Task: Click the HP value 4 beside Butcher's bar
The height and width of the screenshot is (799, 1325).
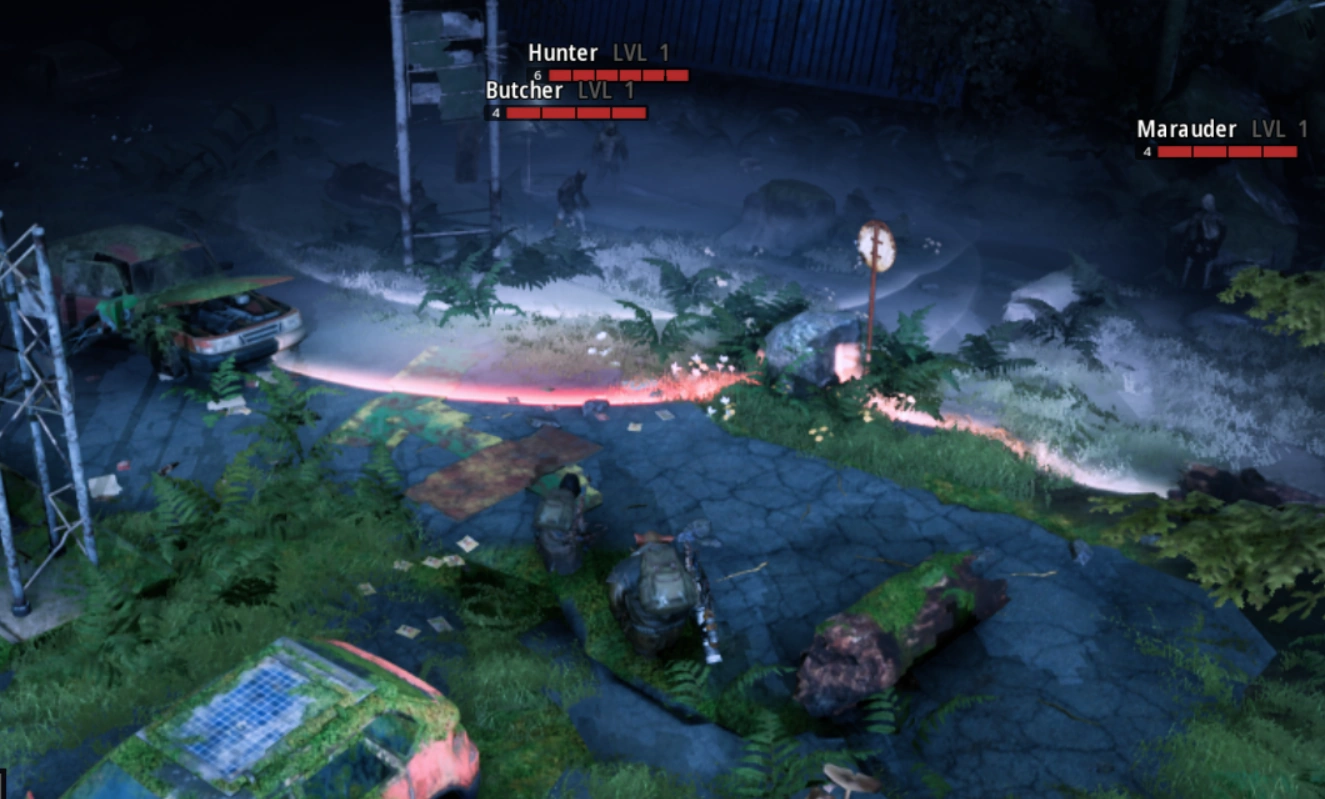Action: [x=495, y=111]
